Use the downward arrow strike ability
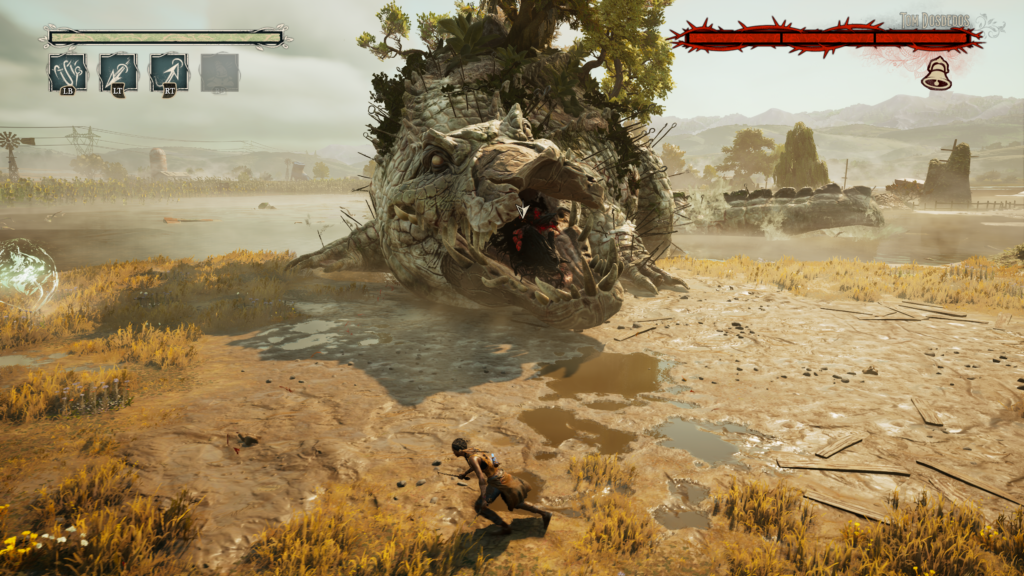The height and width of the screenshot is (576, 1024). (119, 73)
